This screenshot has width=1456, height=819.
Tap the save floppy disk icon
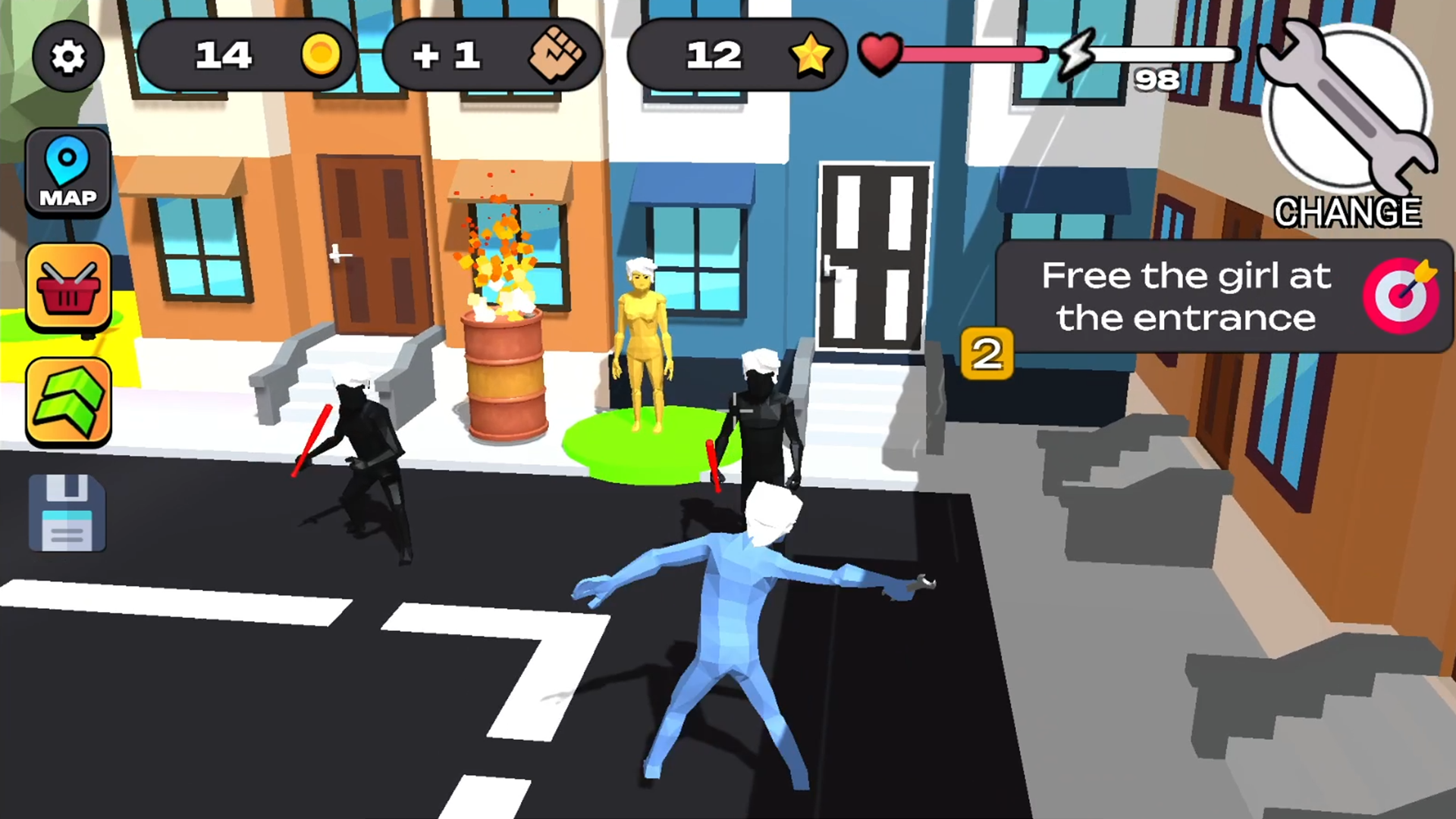(67, 512)
